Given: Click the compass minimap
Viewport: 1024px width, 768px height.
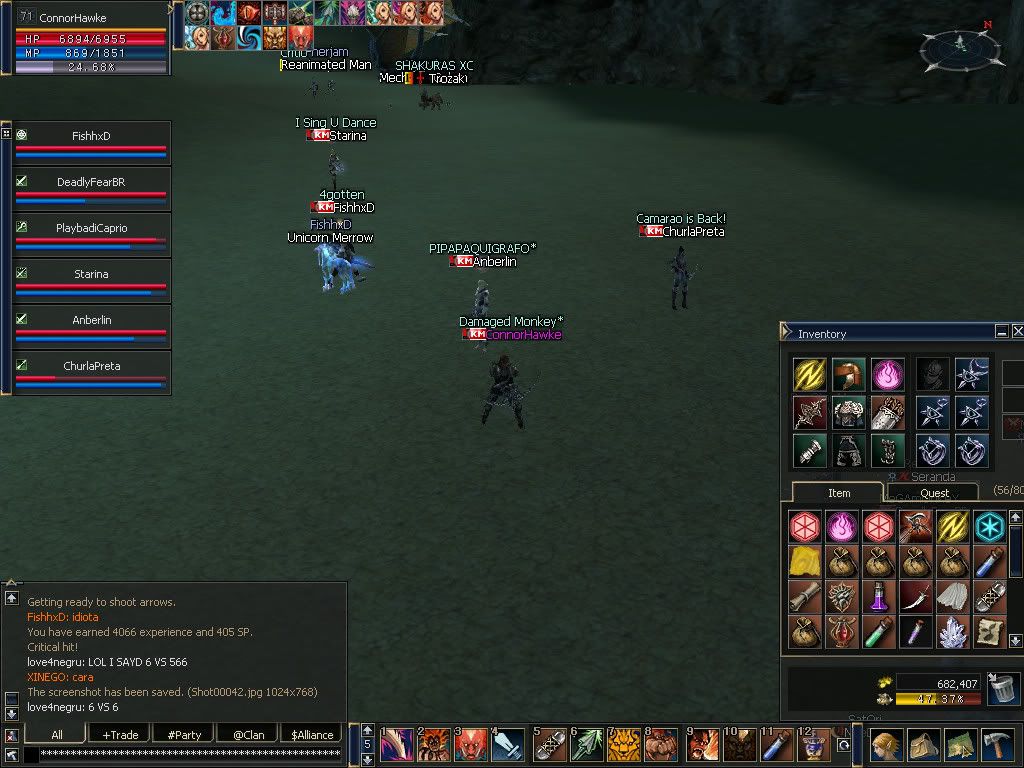Looking at the screenshot, I should coord(959,45).
